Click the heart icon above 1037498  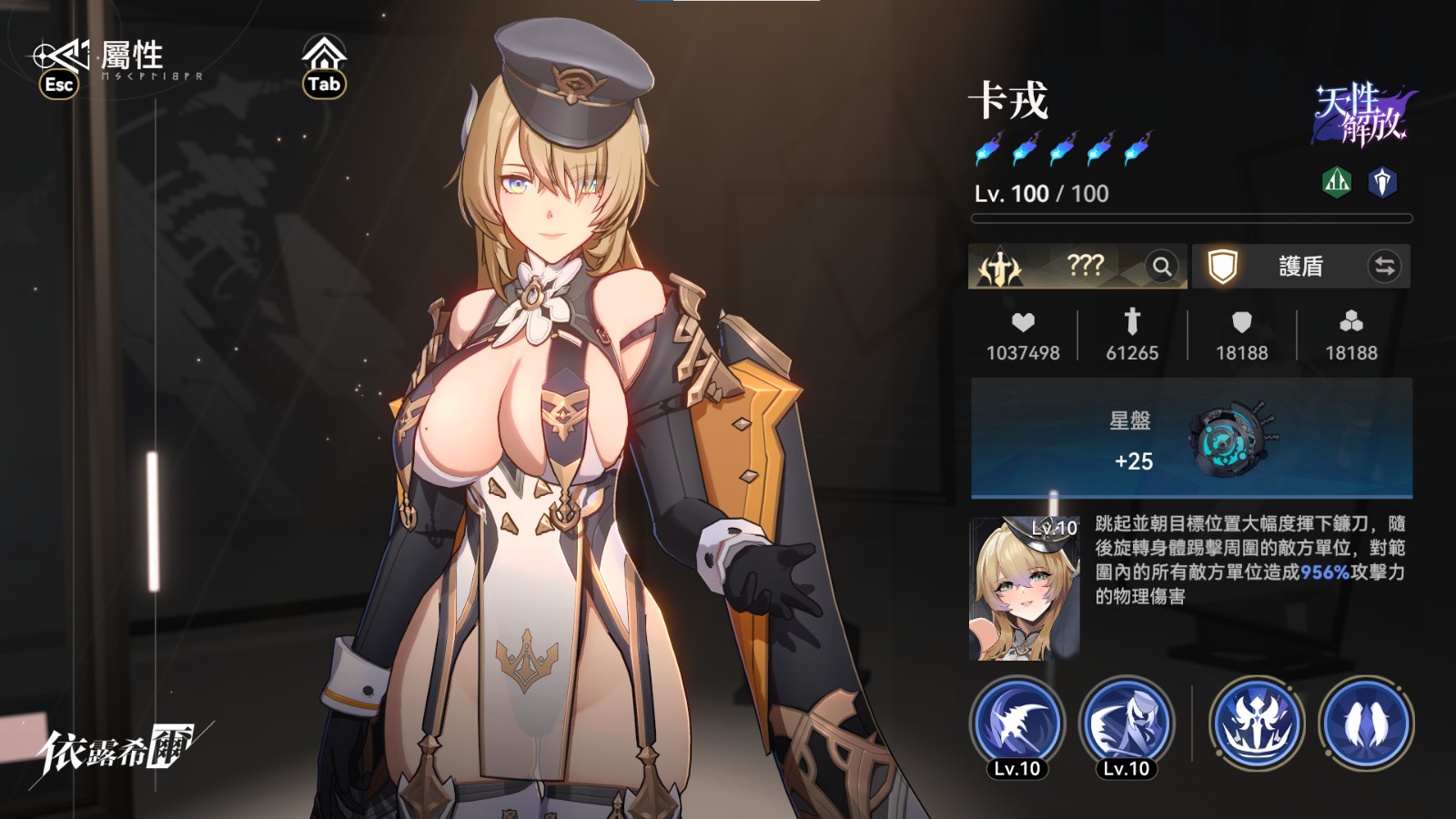1026,320
